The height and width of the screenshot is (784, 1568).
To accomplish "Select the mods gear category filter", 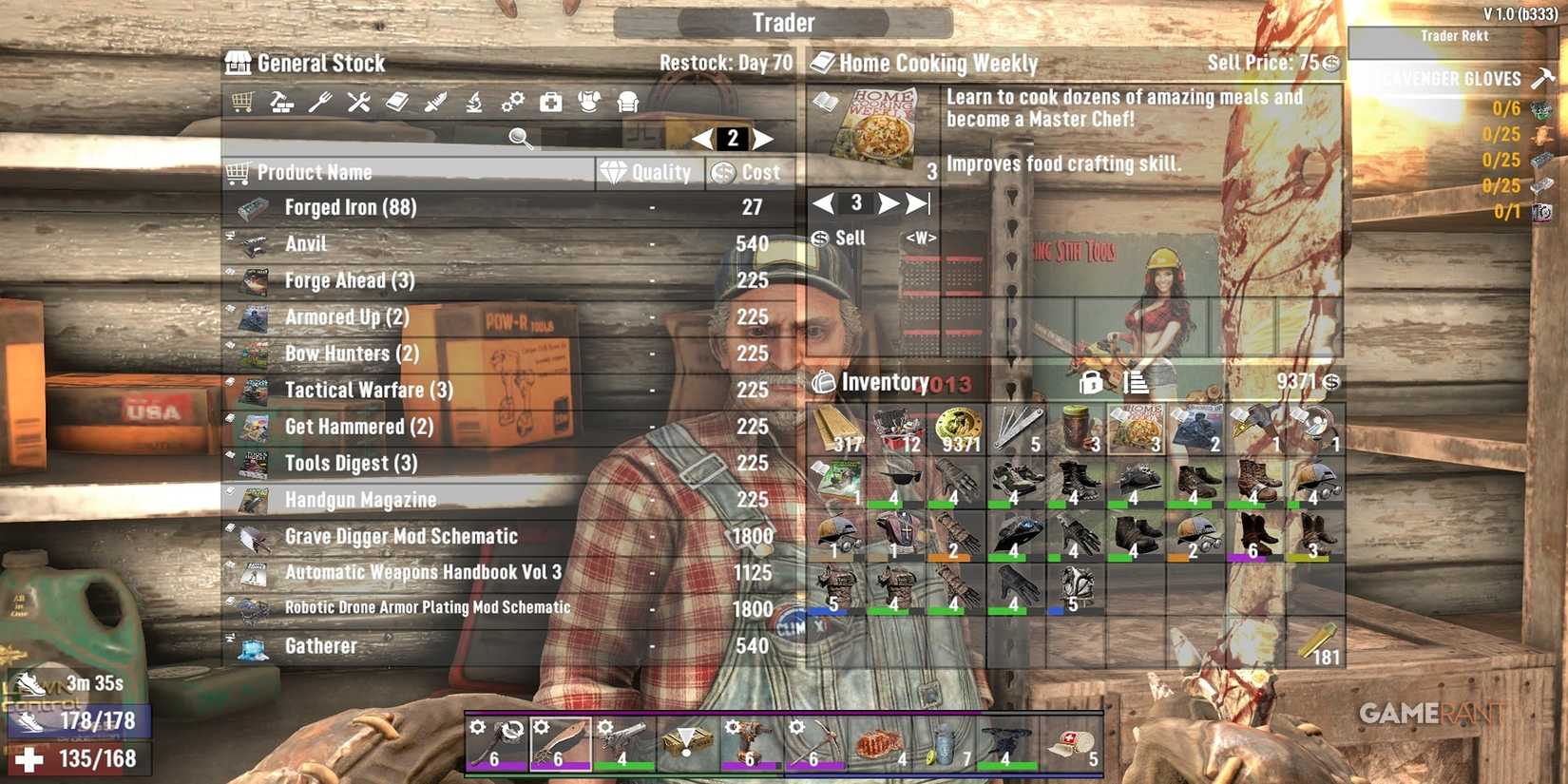I will [x=513, y=100].
